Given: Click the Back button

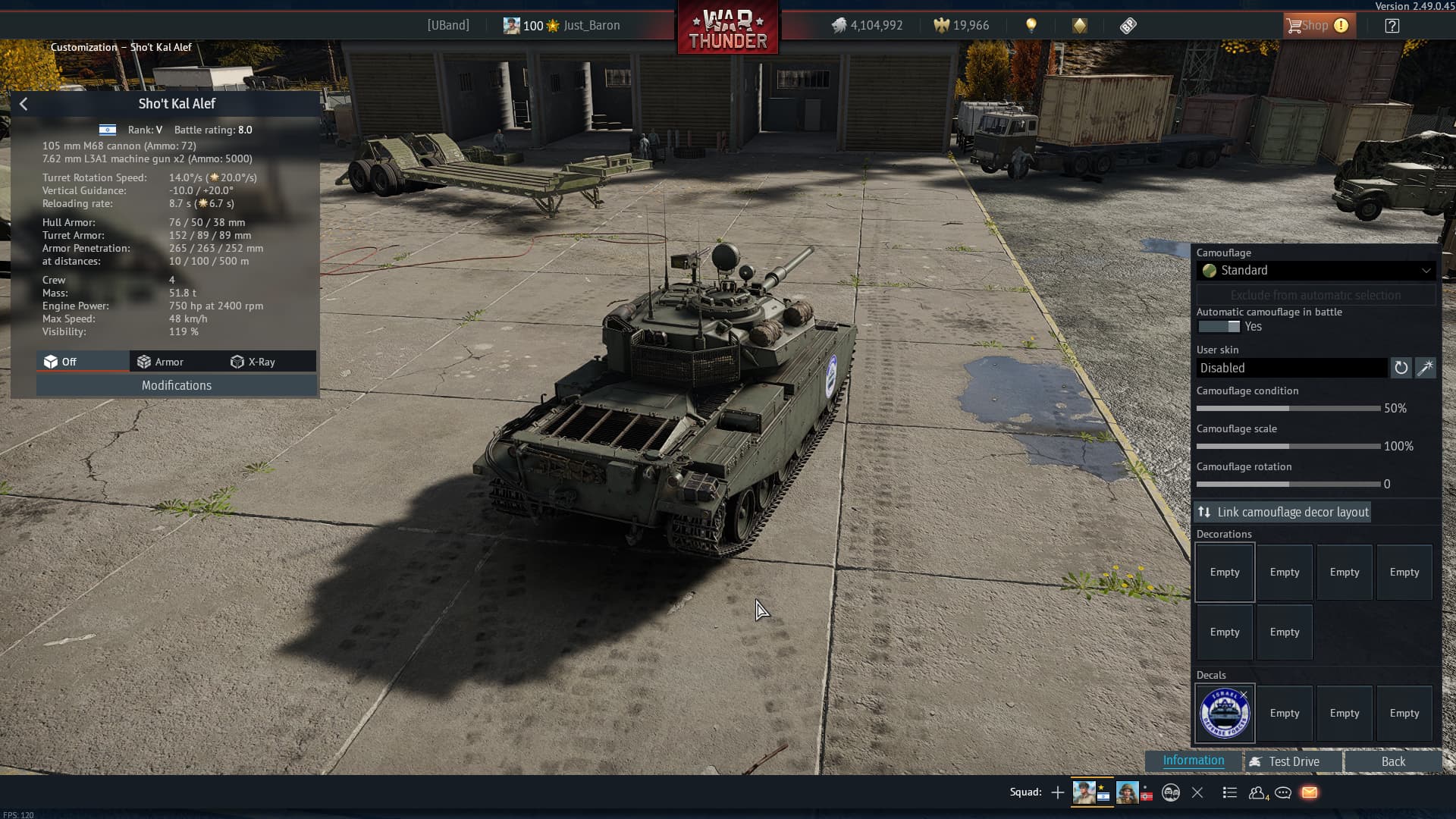Looking at the screenshot, I should [x=1392, y=761].
